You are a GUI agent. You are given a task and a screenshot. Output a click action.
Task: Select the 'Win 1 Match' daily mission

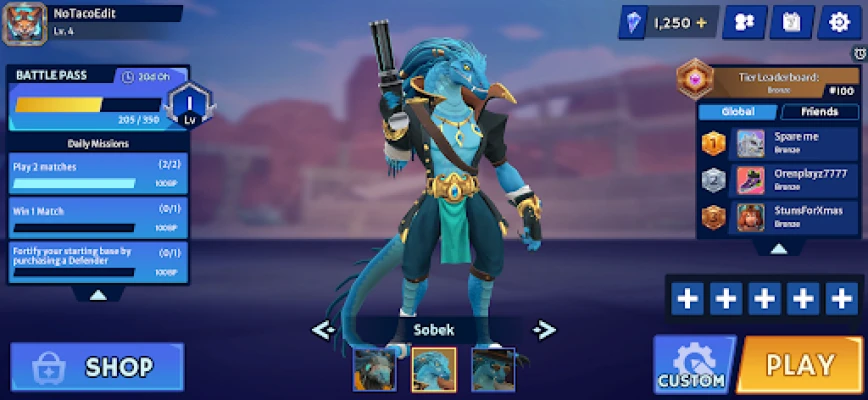coord(98,217)
